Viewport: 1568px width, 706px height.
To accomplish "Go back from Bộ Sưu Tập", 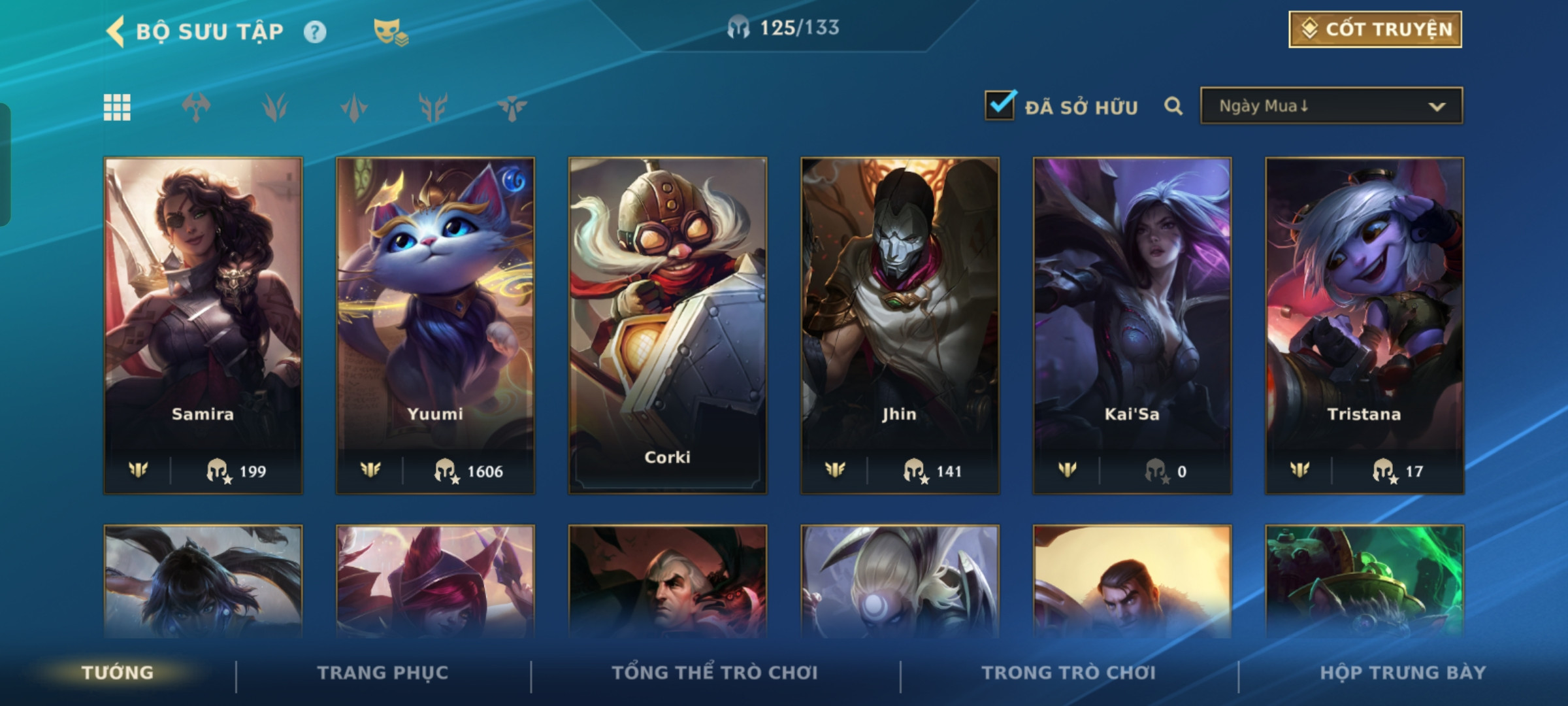I will pyautogui.click(x=116, y=31).
